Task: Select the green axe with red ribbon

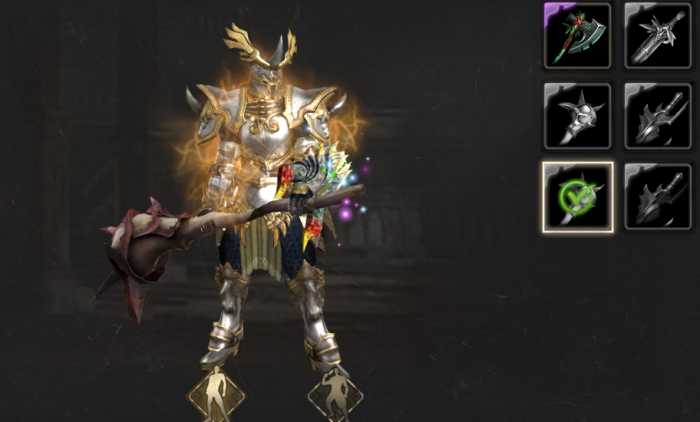Action: pyautogui.click(x=577, y=35)
